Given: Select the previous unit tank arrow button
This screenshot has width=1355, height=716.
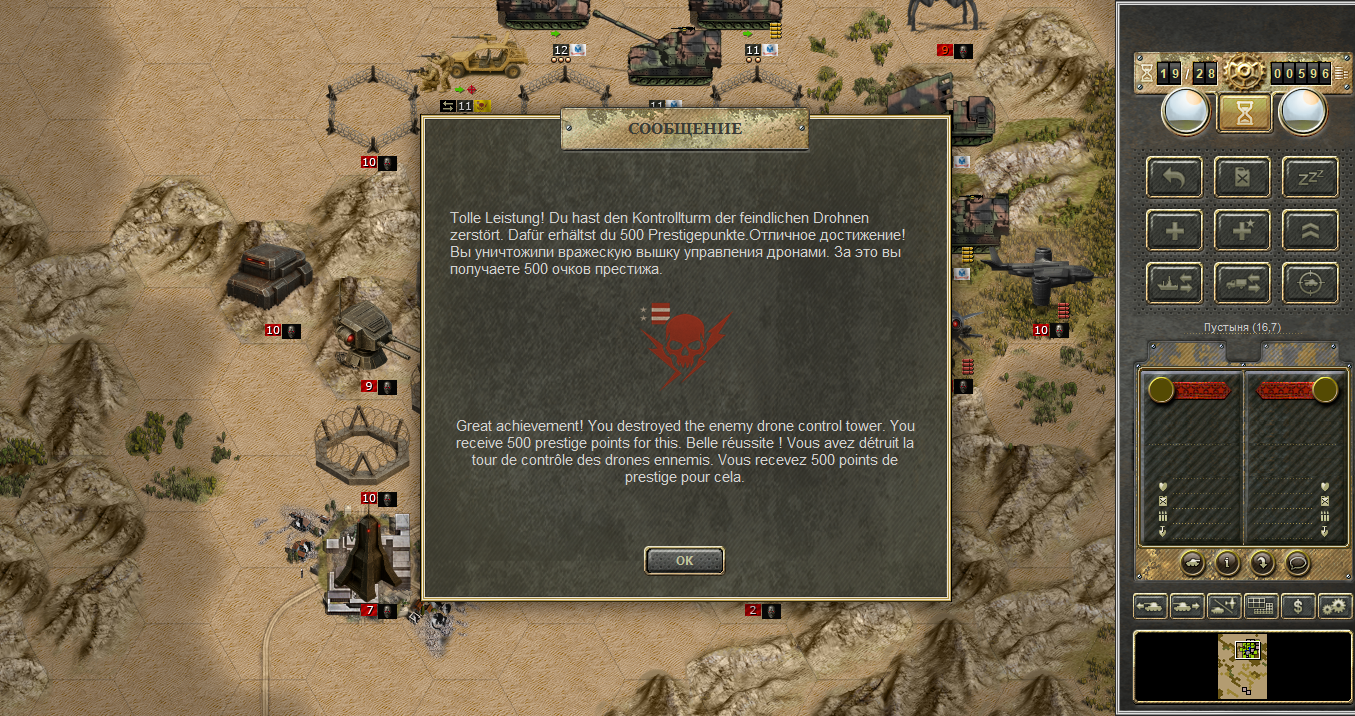Looking at the screenshot, I should coord(1150,606).
